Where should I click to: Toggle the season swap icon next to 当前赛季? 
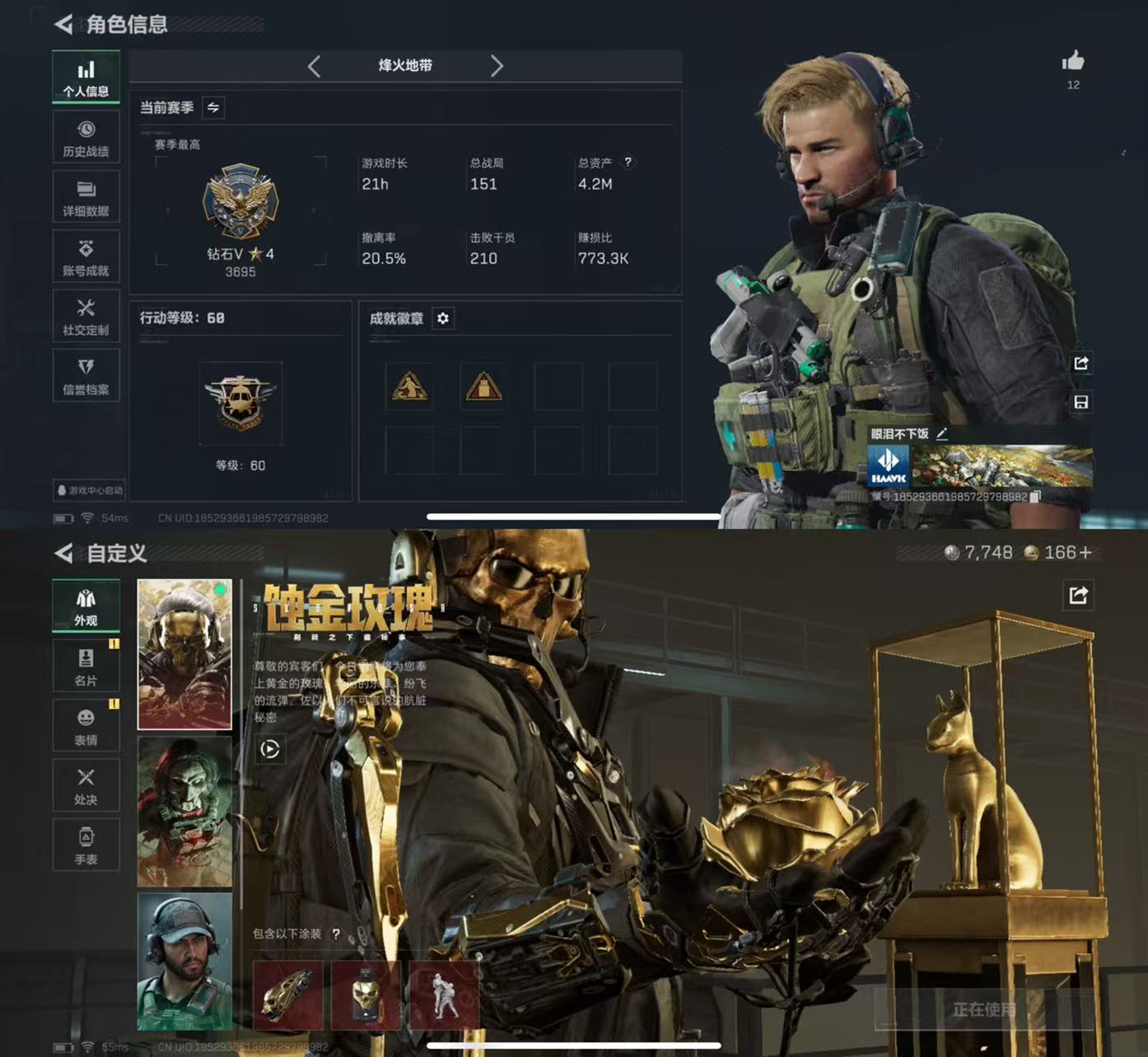(212, 107)
